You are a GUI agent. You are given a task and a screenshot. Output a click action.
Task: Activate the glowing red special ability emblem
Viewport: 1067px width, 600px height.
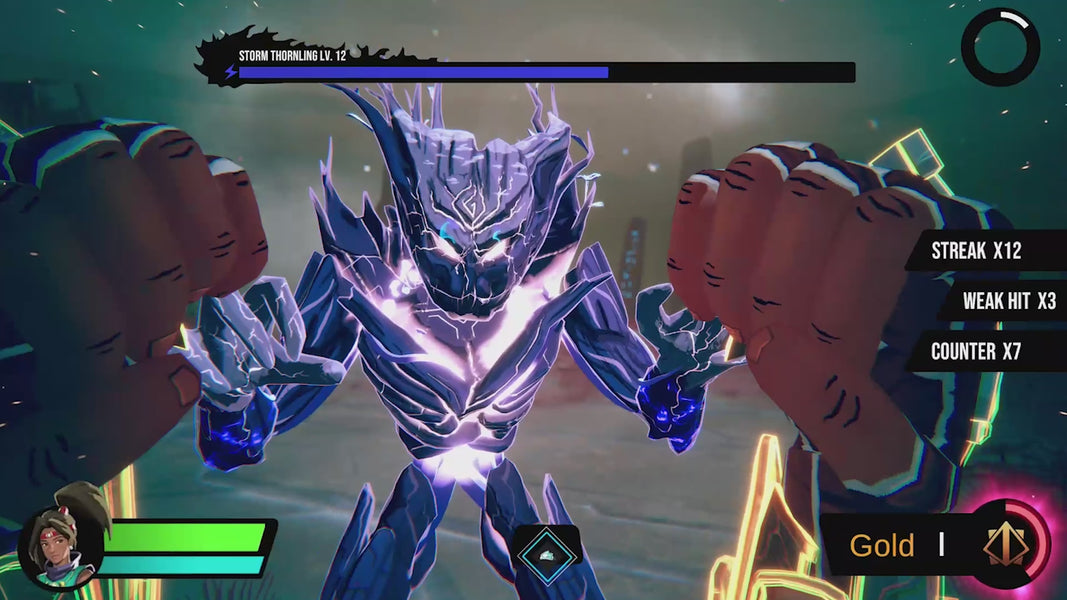1005,545
